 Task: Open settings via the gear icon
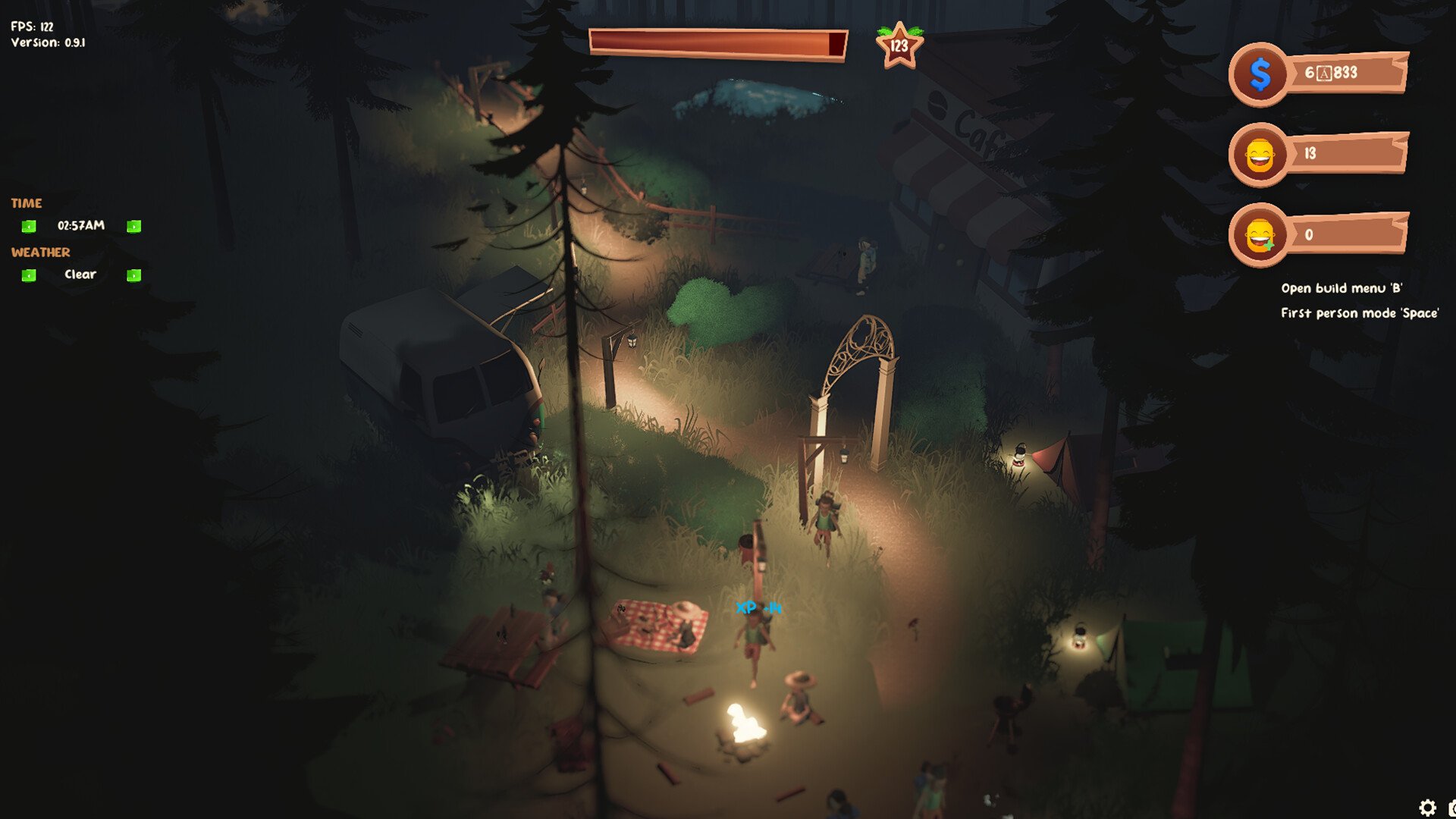click(1426, 808)
